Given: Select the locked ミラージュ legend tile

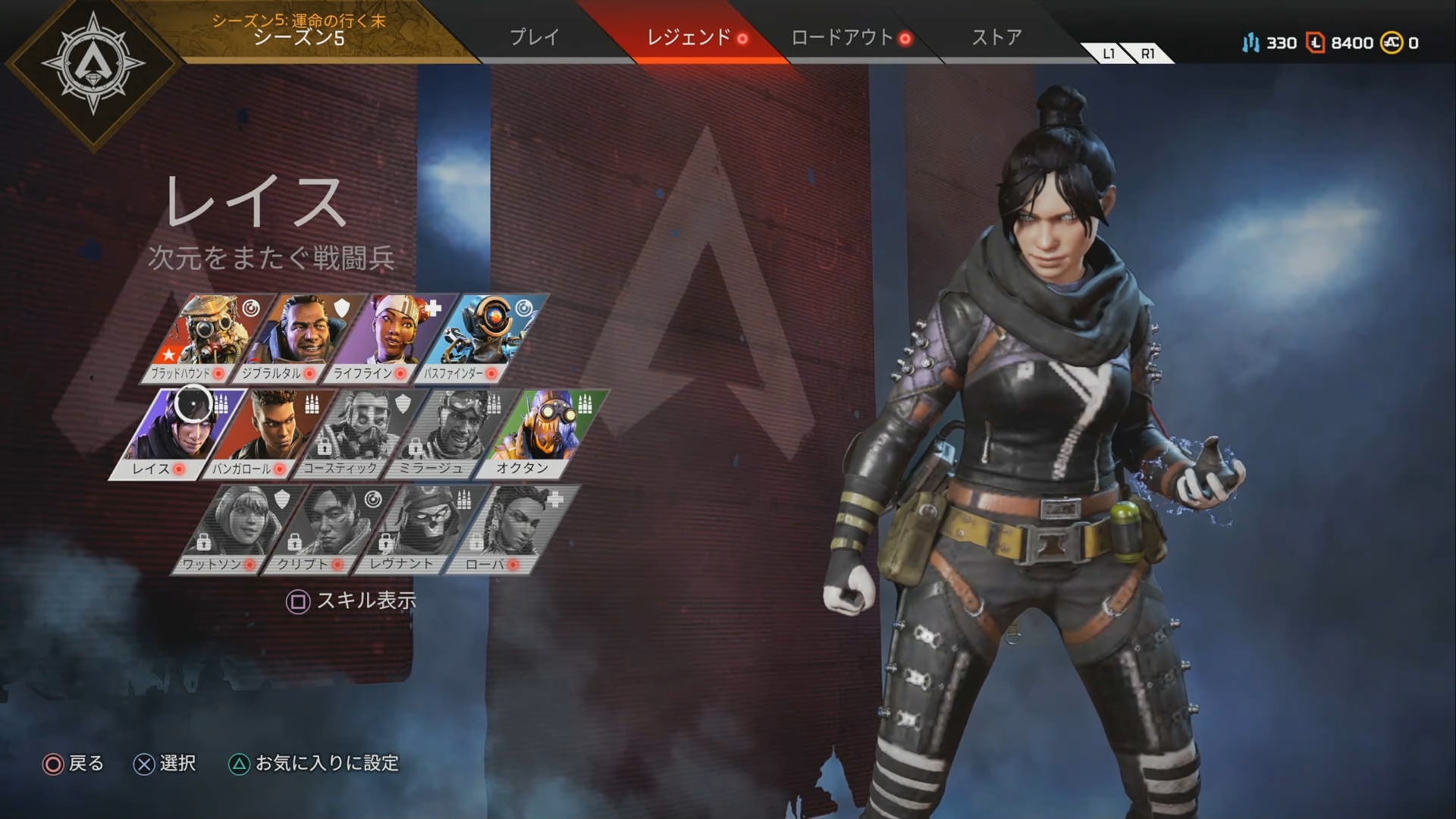Looking at the screenshot, I should click(451, 434).
